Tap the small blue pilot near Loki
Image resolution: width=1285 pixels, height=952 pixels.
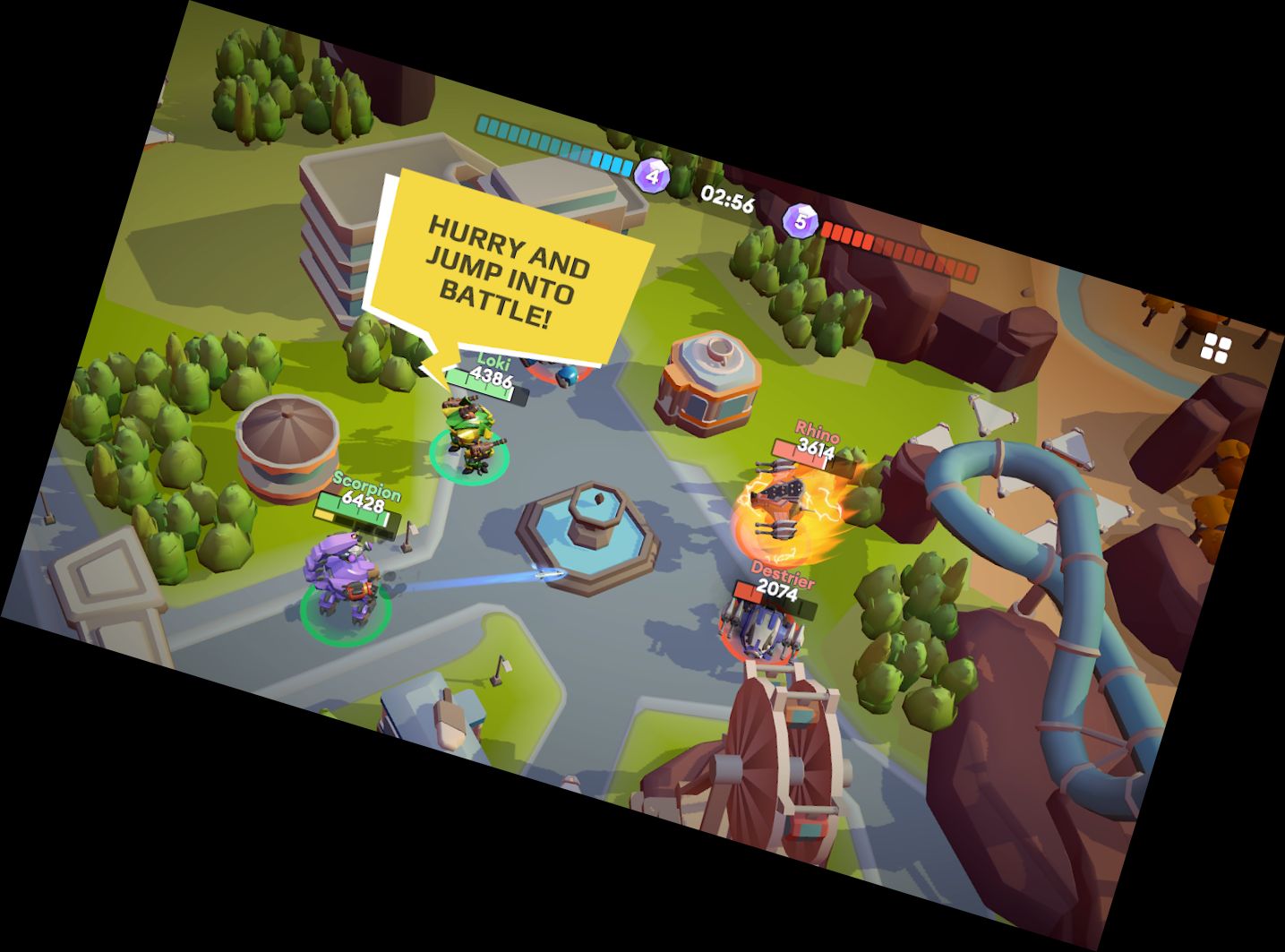click(x=566, y=377)
